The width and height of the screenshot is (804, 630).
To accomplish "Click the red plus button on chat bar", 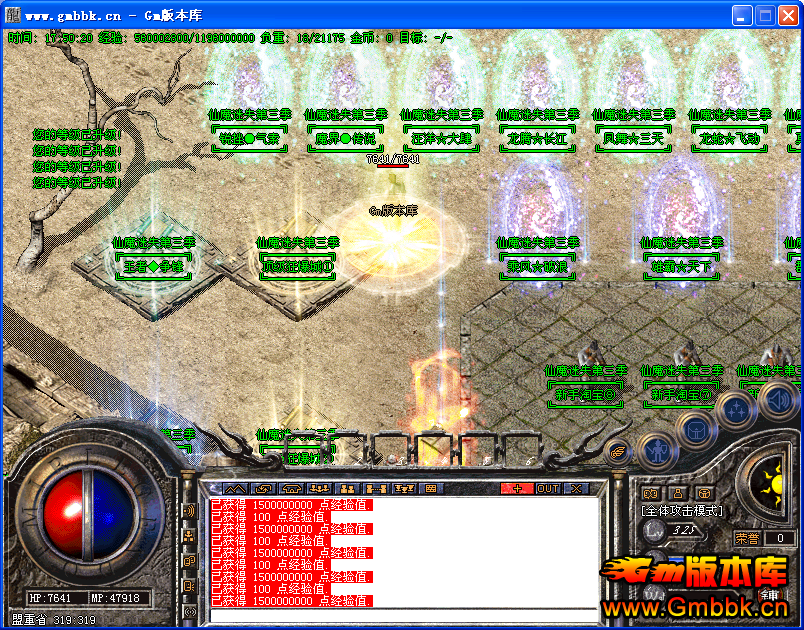I will coord(516,488).
